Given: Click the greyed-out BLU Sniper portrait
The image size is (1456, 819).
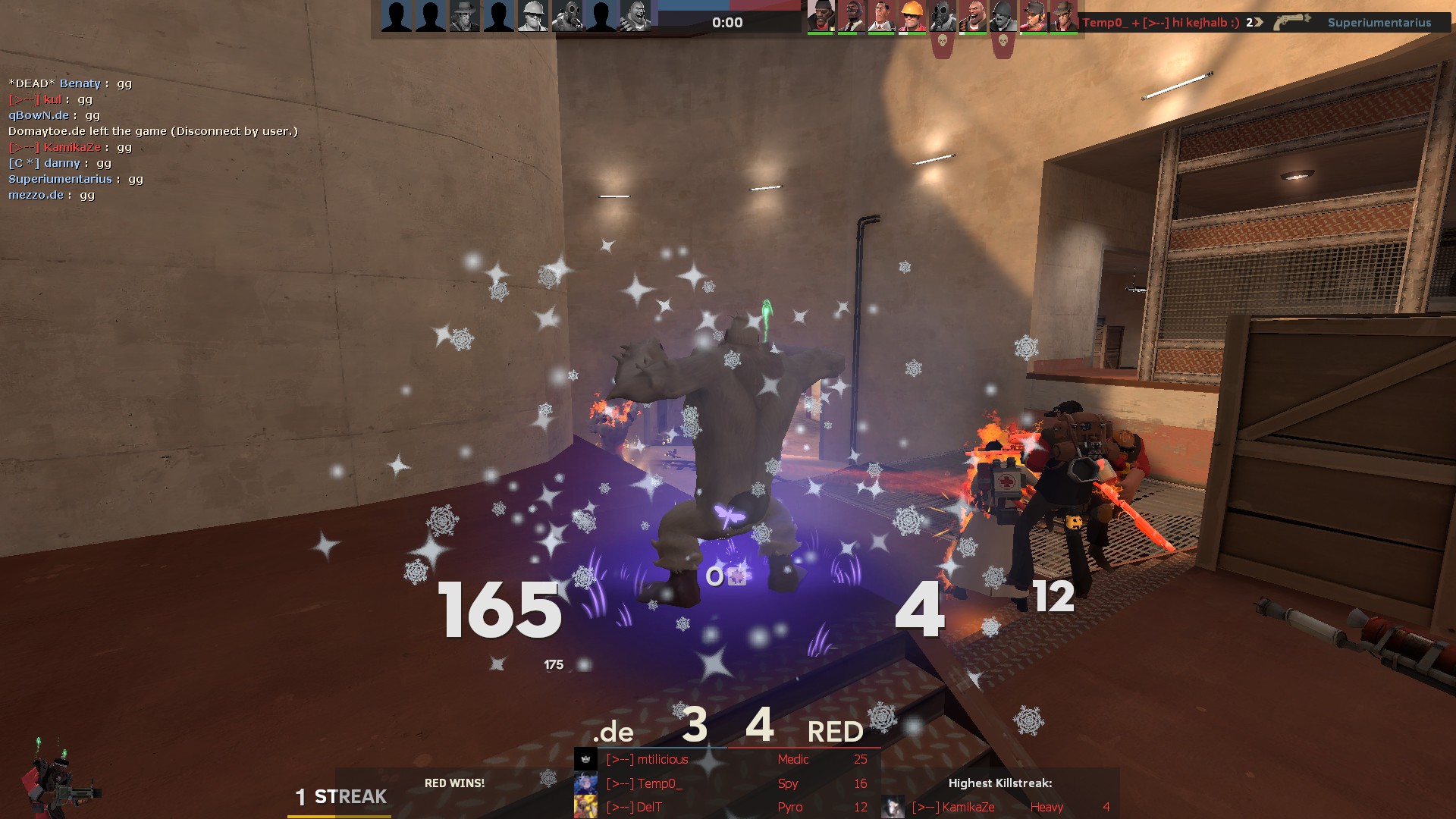Looking at the screenshot, I should [x=464, y=17].
